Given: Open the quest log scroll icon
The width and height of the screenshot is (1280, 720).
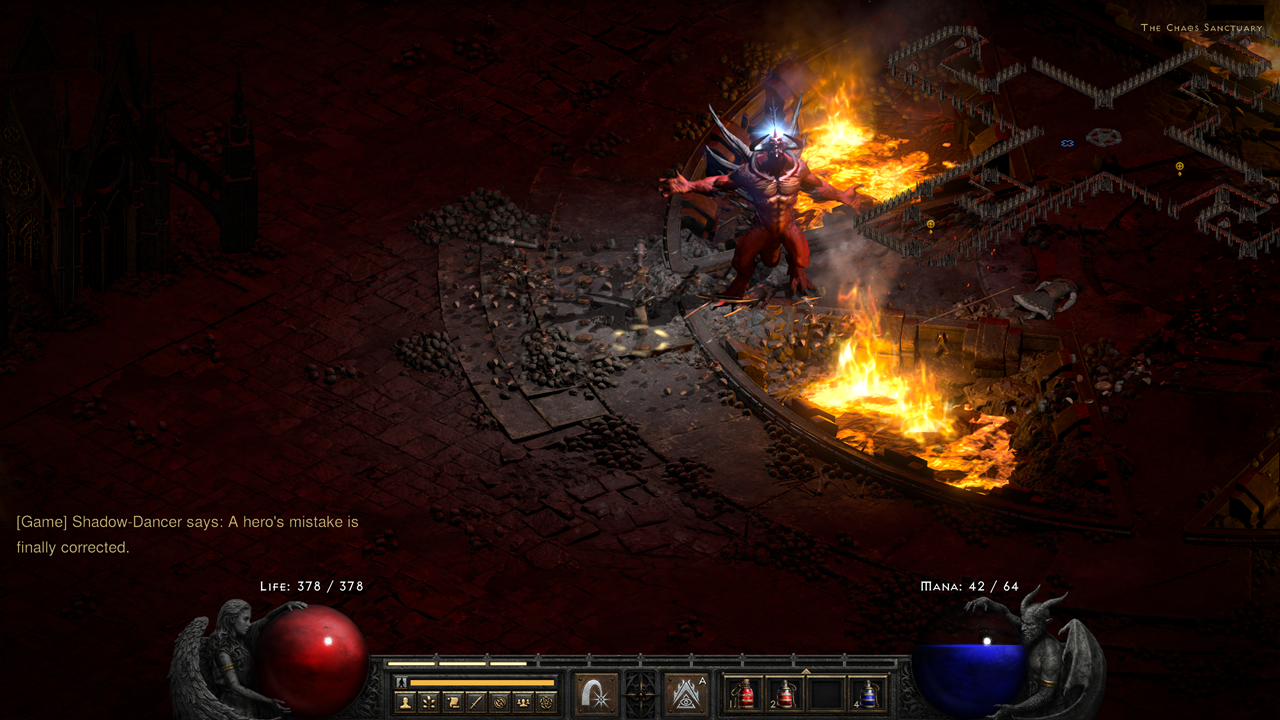Looking at the screenshot, I should click(x=451, y=702).
